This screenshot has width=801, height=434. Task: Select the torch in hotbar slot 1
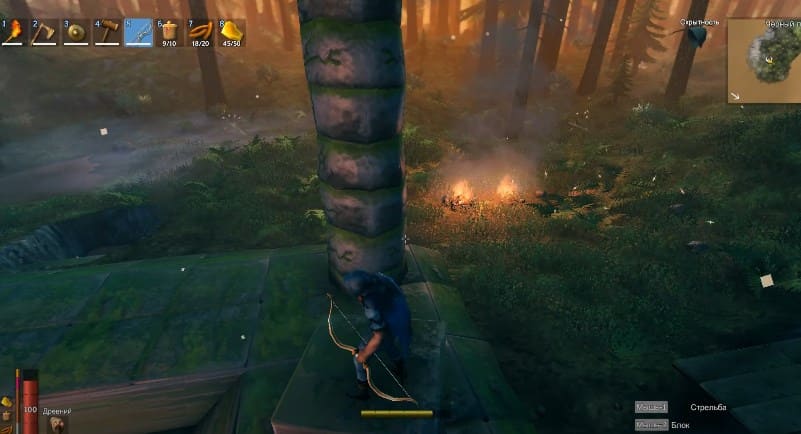point(15,33)
